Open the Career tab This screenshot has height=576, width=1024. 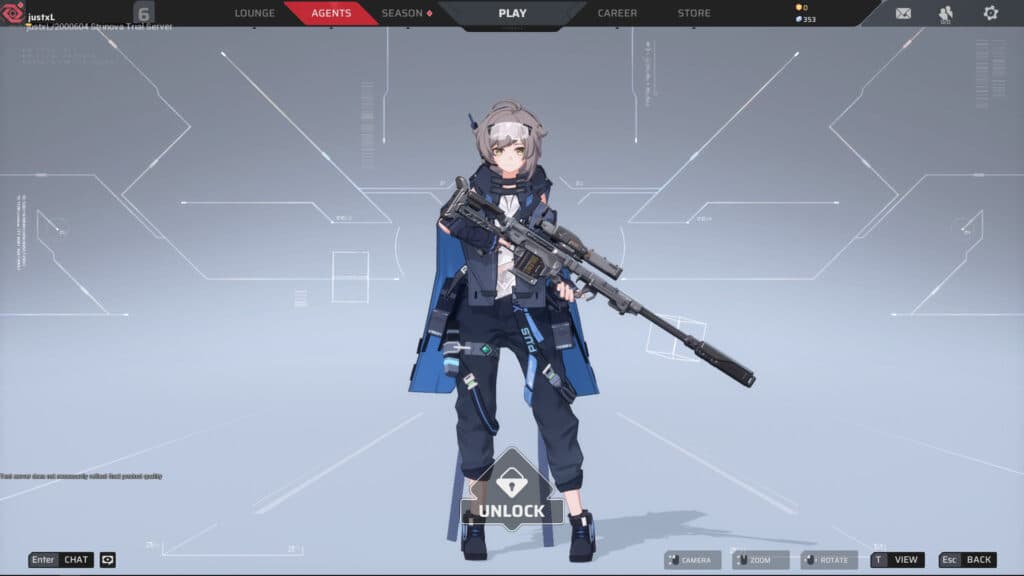click(x=617, y=13)
